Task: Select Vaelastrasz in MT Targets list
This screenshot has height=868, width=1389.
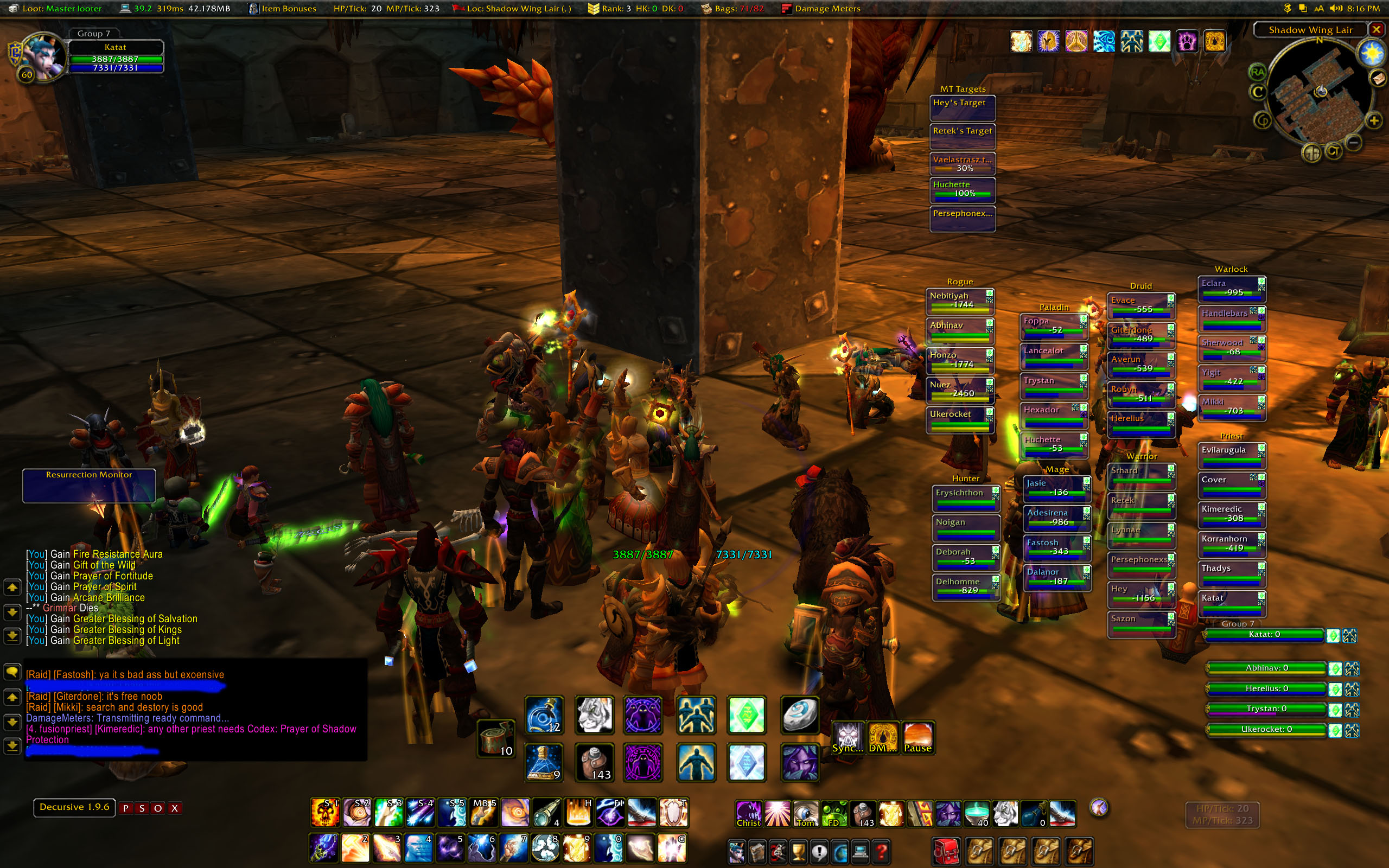Action: pos(962,164)
